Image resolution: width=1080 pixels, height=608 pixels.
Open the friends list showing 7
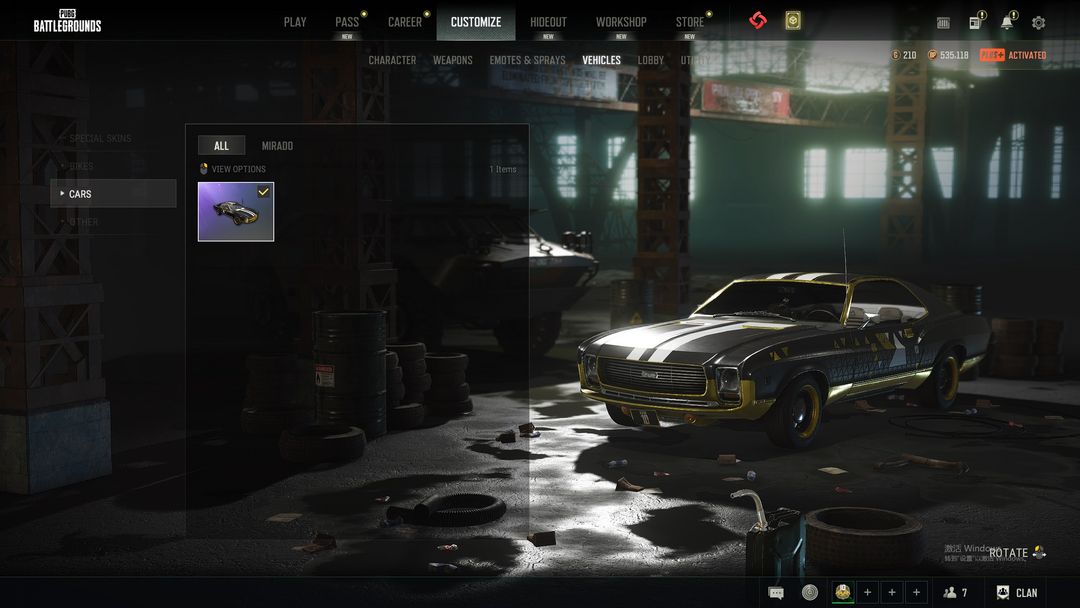point(955,593)
